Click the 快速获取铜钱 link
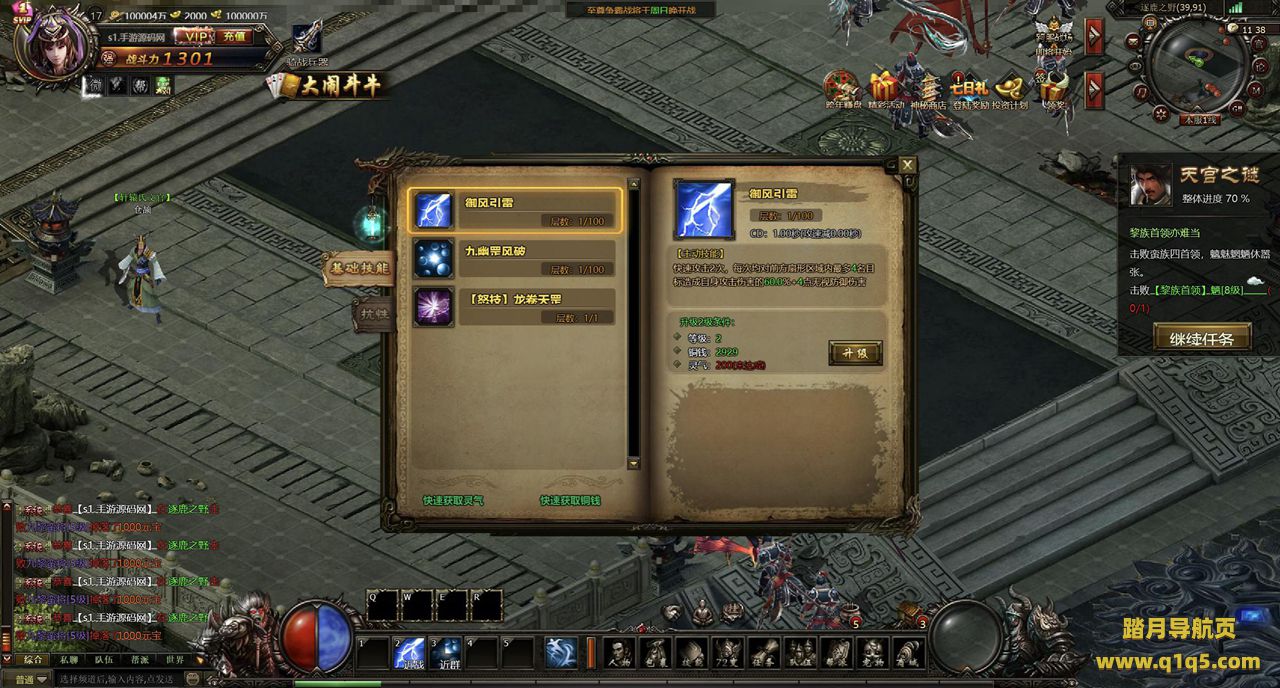The height and width of the screenshot is (688, 1280). tap(570, 500)
